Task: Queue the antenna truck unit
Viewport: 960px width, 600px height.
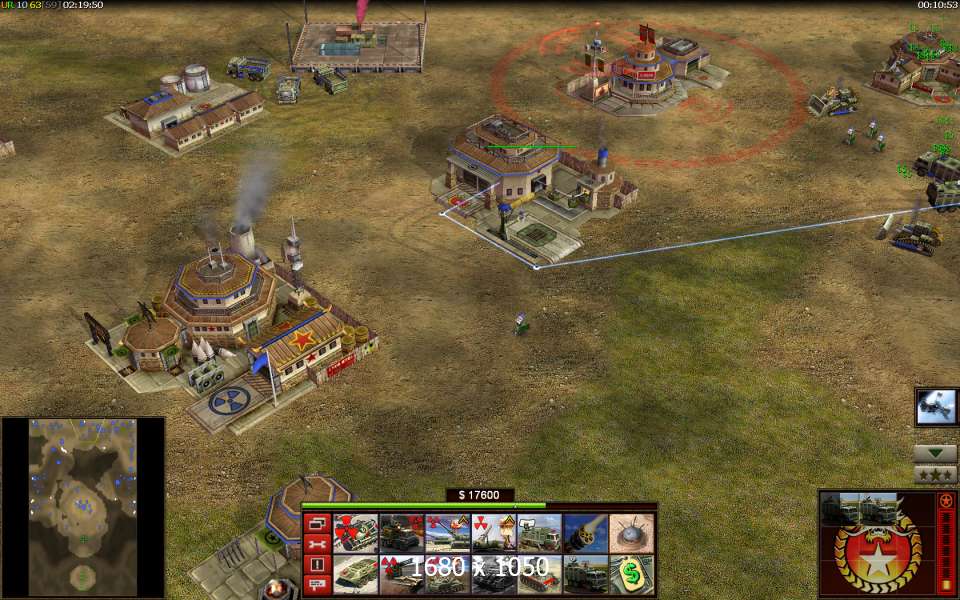Action: pos(584,574)
